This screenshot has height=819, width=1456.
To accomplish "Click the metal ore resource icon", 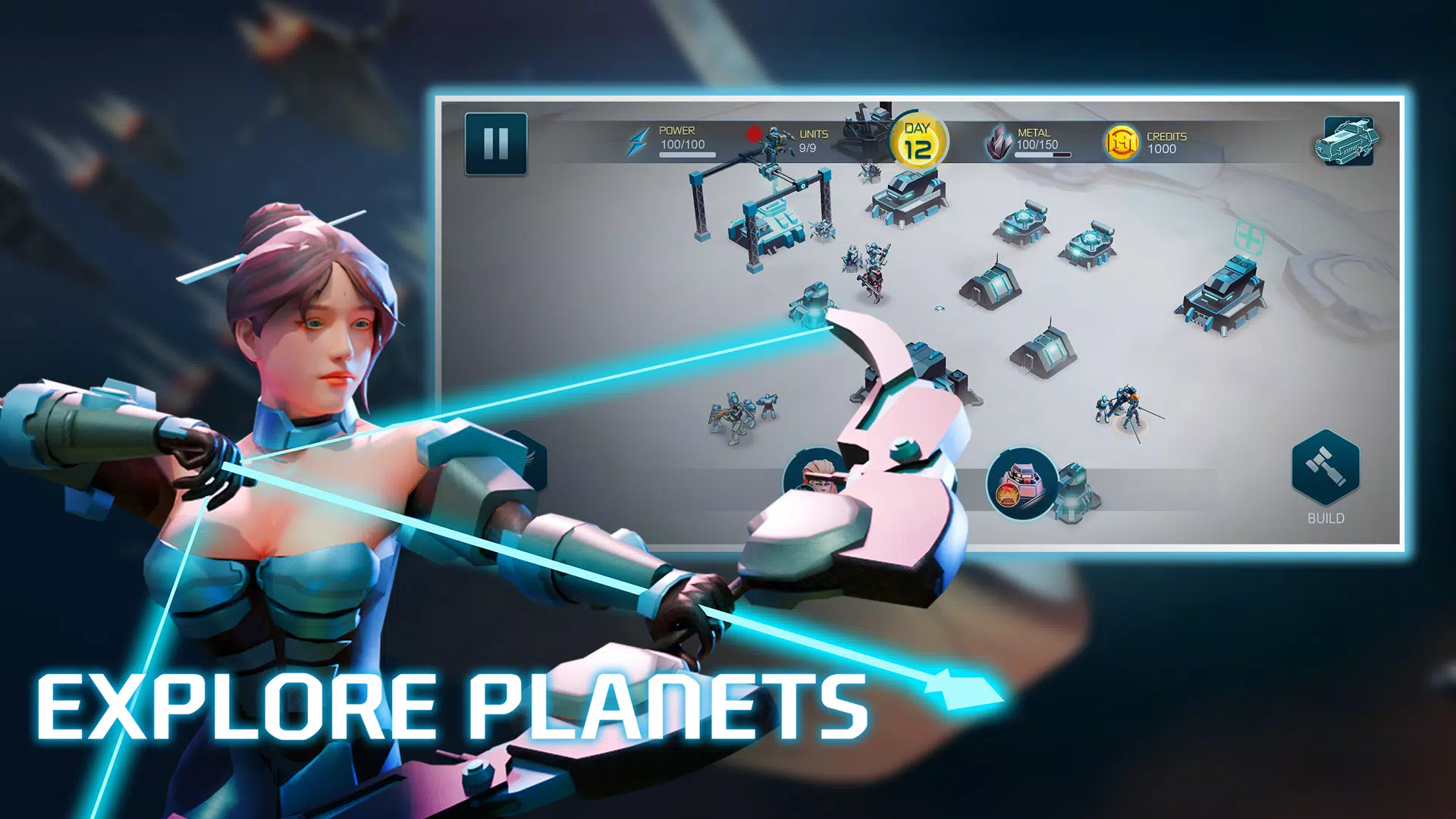I will pos(999,143).
